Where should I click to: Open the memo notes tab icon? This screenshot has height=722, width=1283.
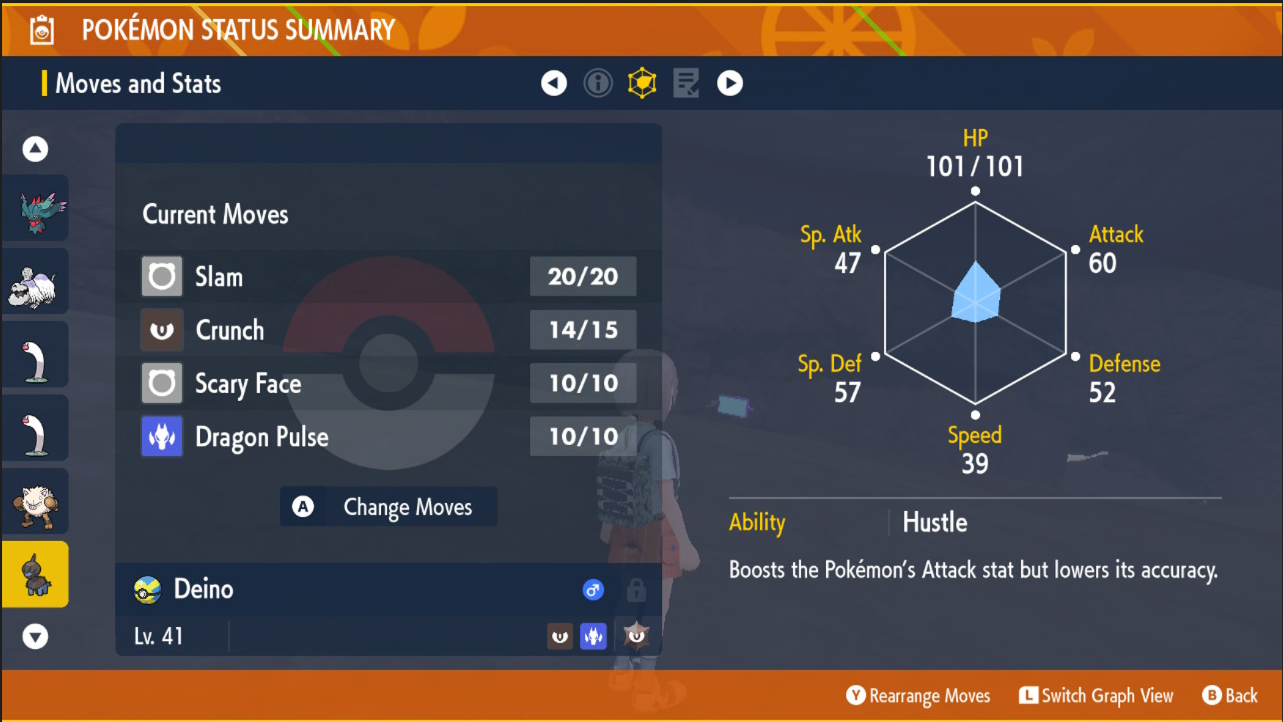click(x=686, y=83)
